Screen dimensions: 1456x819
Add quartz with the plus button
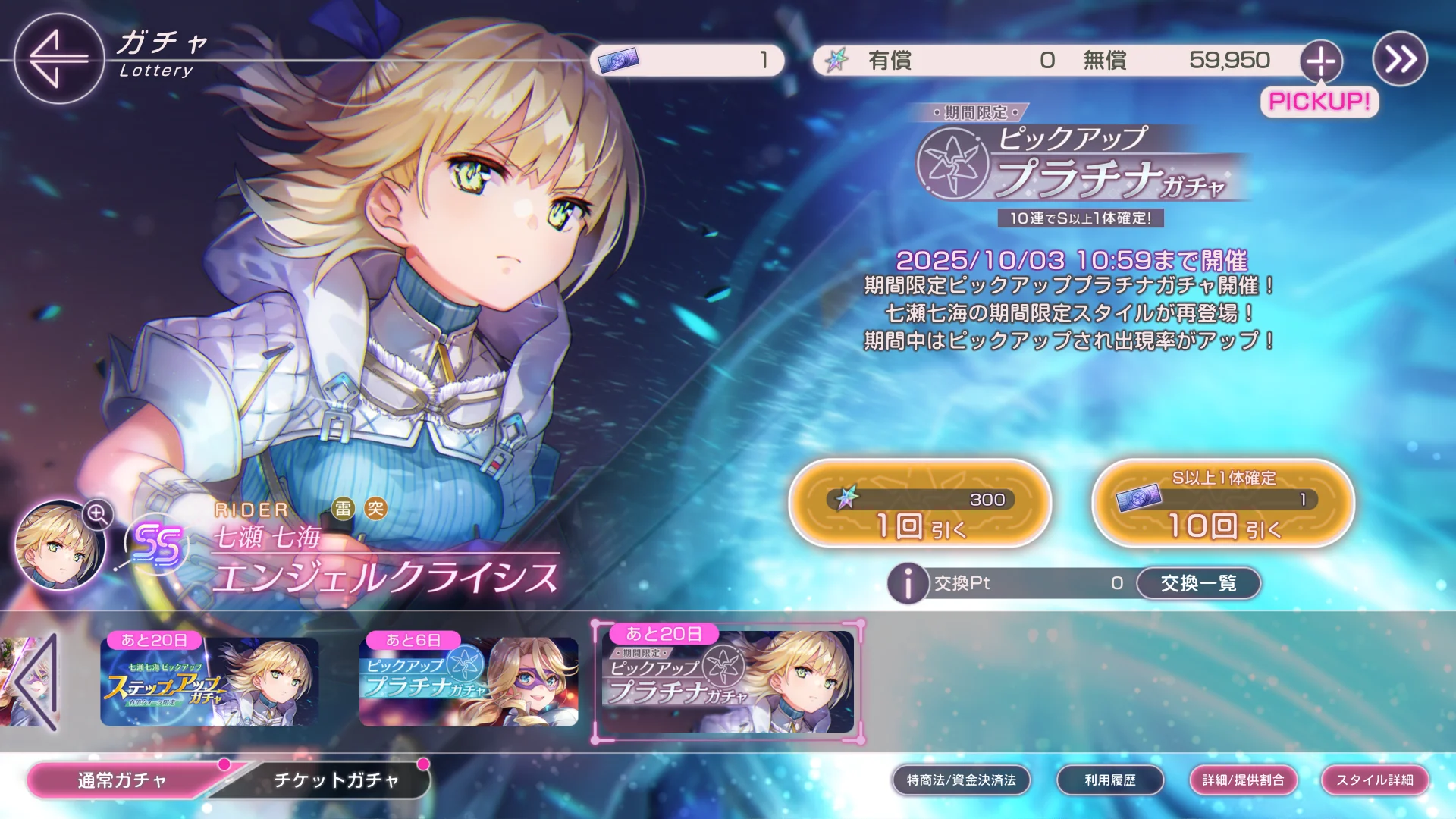(x=1321, y=61)
